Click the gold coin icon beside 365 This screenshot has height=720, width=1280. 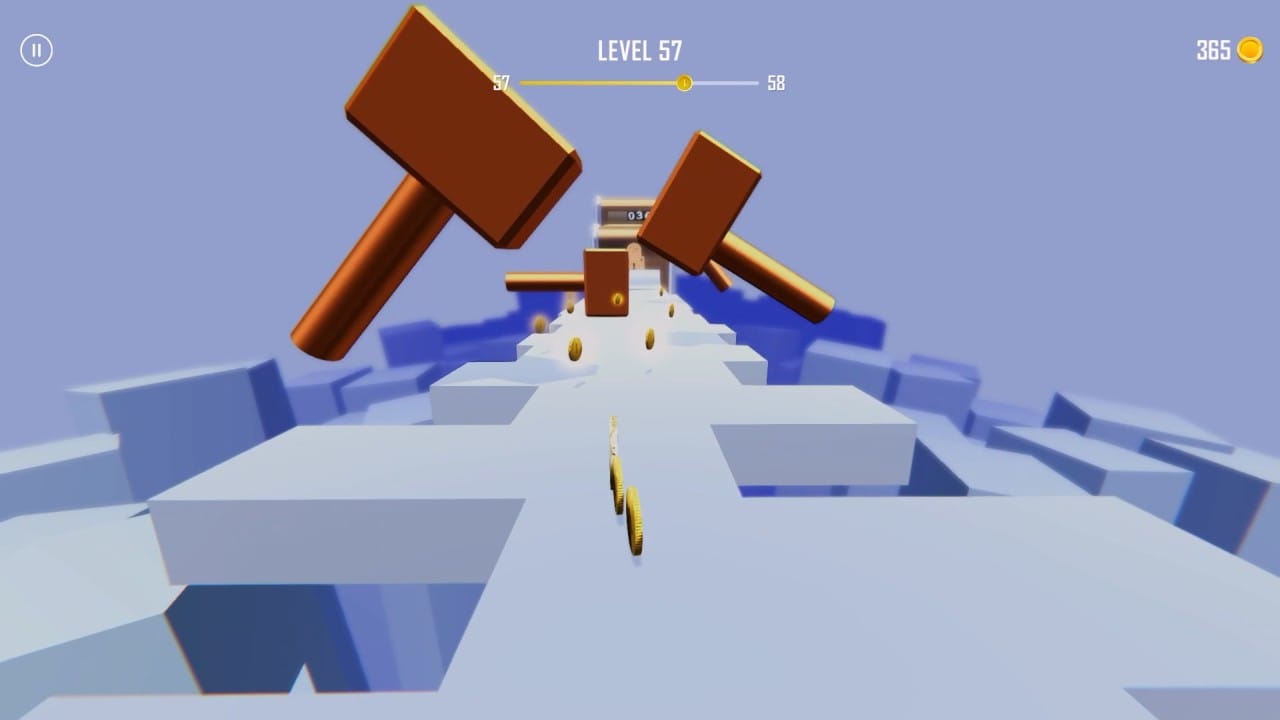[x=1251, y=49]
